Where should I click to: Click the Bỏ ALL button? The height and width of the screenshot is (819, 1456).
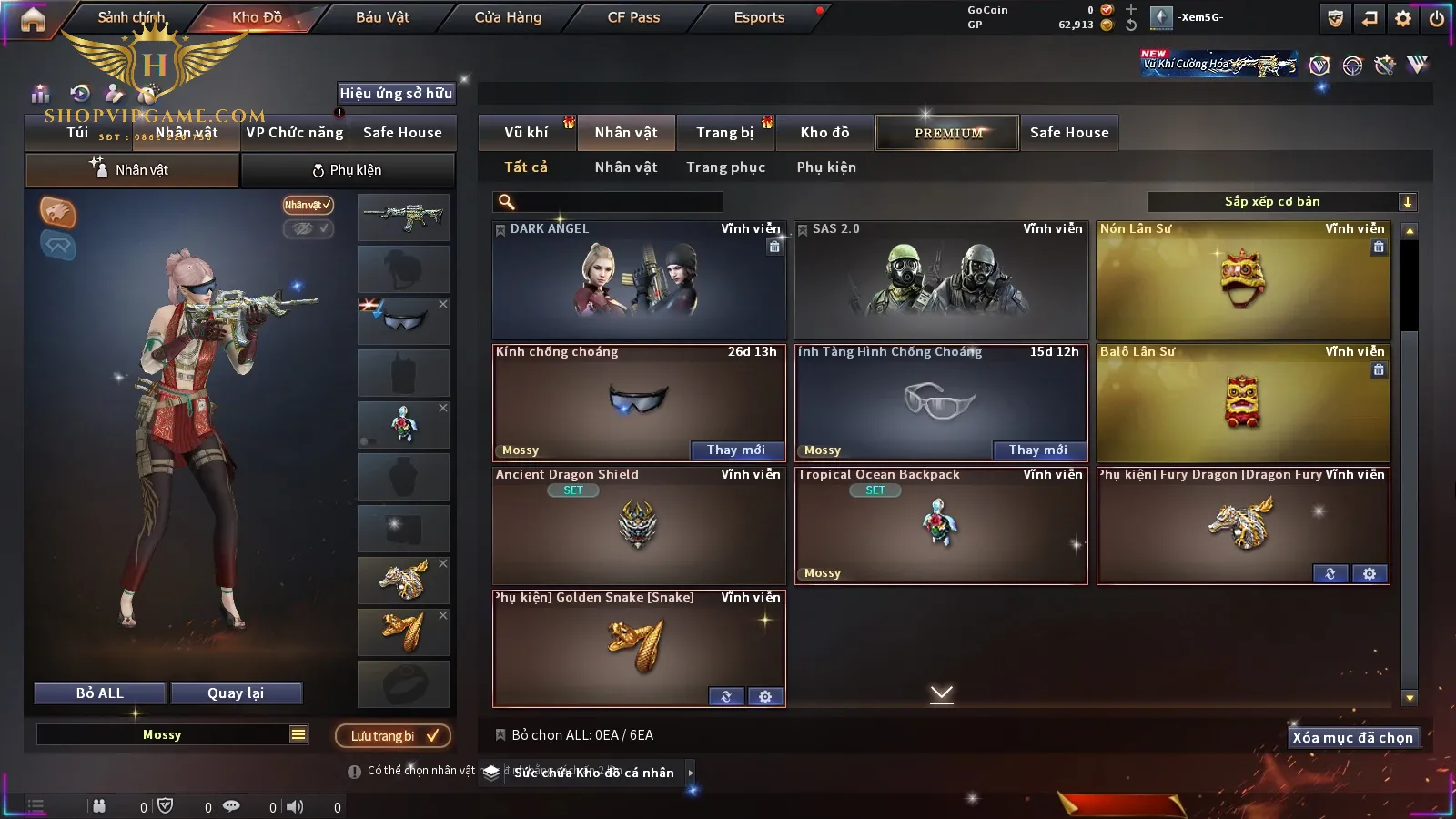pyautogui.click(x=100, y=693)
